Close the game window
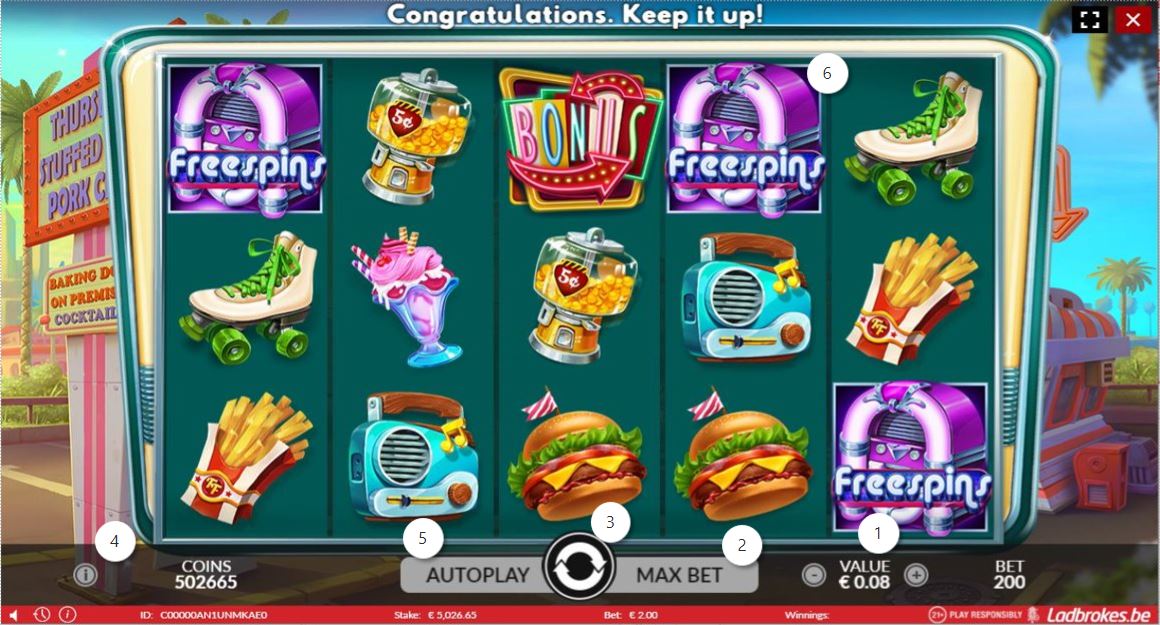Screen dimensions: 1160x625 coord(1133,19)
